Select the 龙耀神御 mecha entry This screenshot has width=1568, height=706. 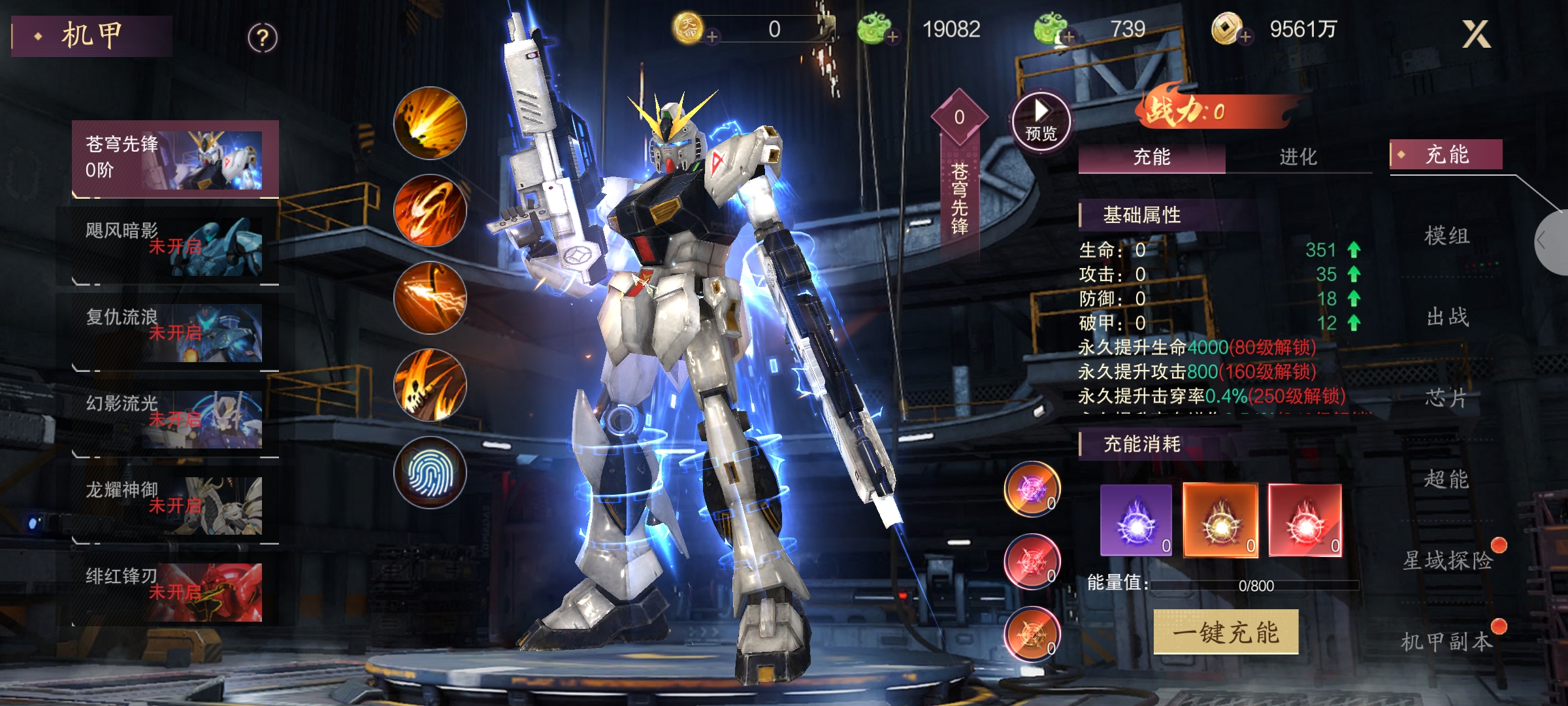tap(175, 505)
